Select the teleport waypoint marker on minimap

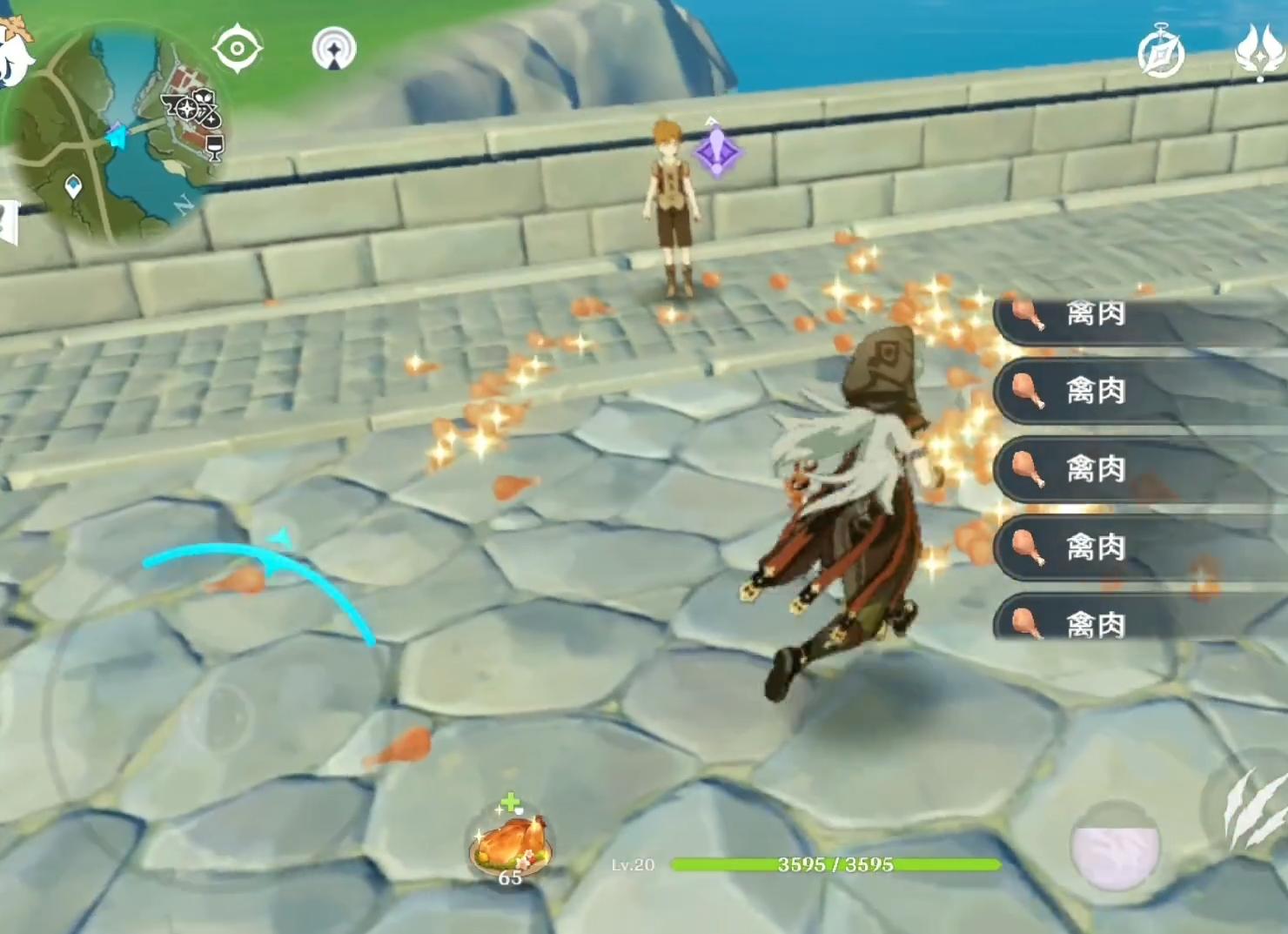click(74, 185)
